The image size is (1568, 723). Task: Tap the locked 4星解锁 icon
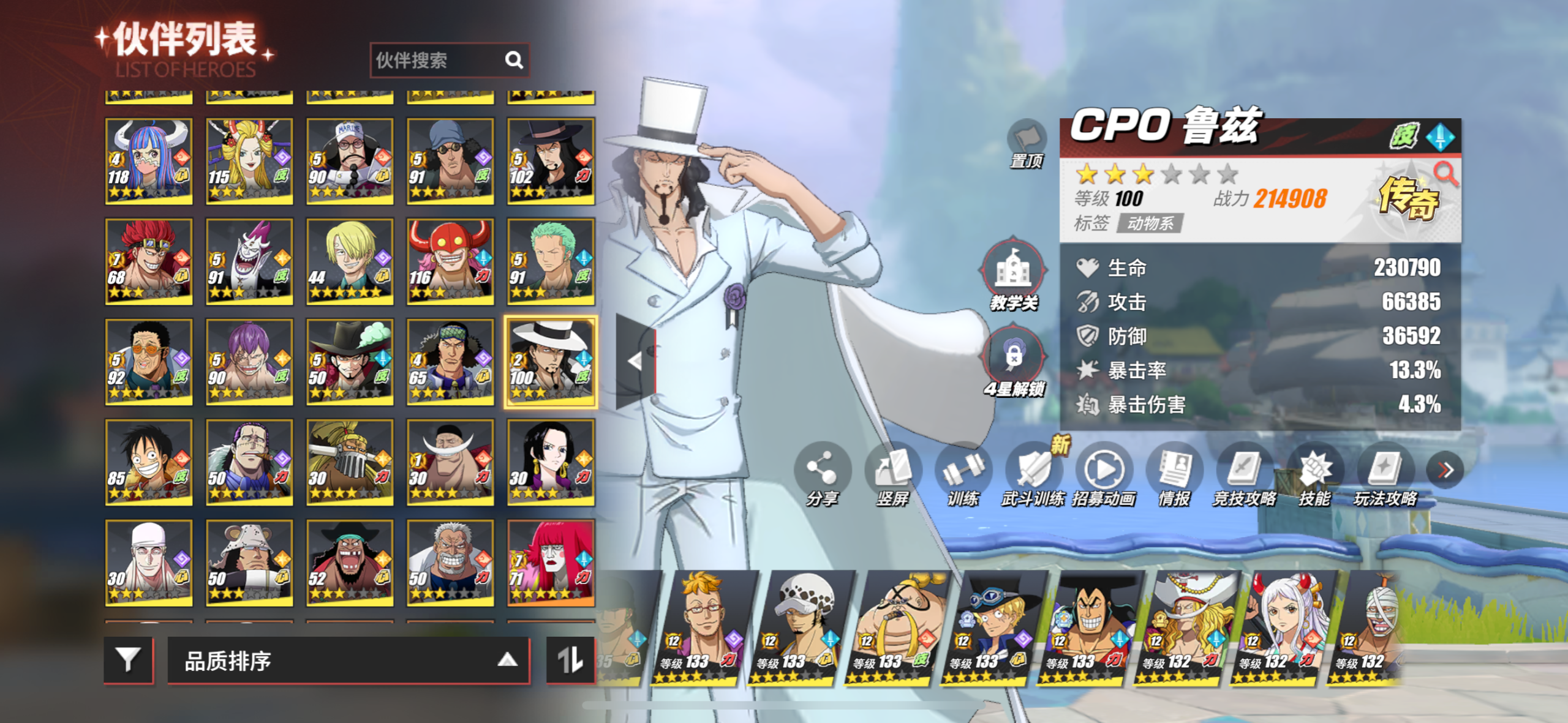click(1013, 359)
